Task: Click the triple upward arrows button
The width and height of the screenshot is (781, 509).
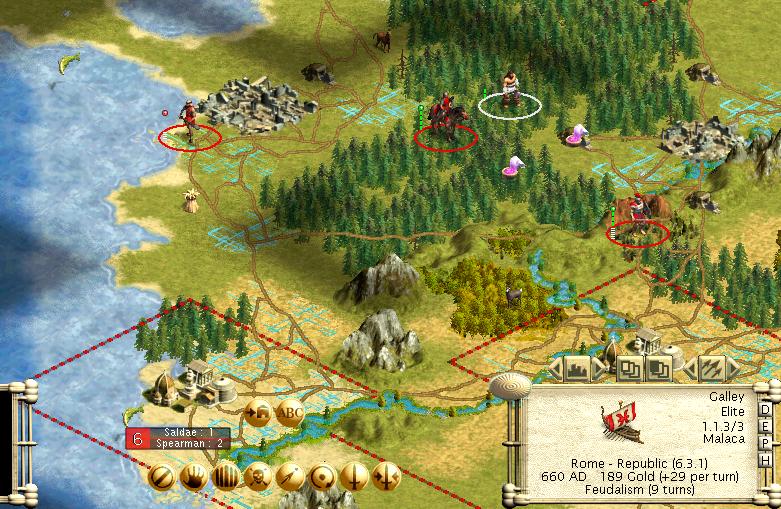Action: coord(712,369)
